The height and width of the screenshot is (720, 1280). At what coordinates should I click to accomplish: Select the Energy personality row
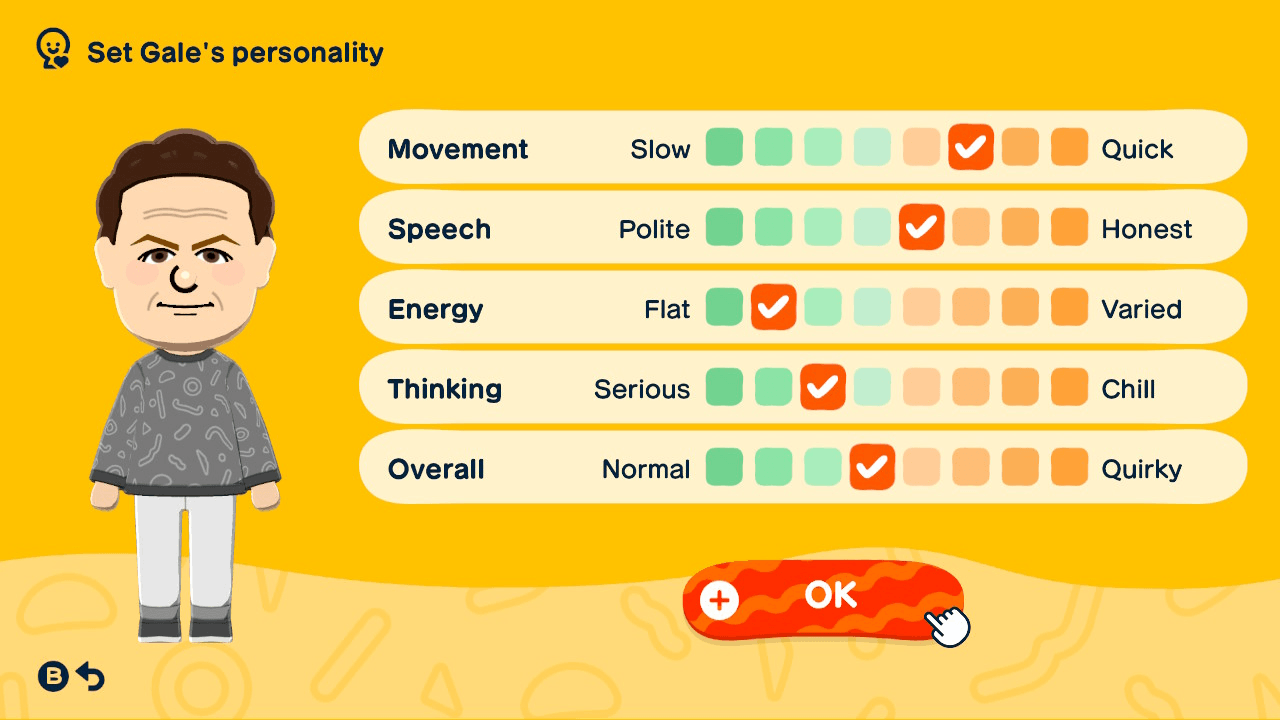point(435,308)
